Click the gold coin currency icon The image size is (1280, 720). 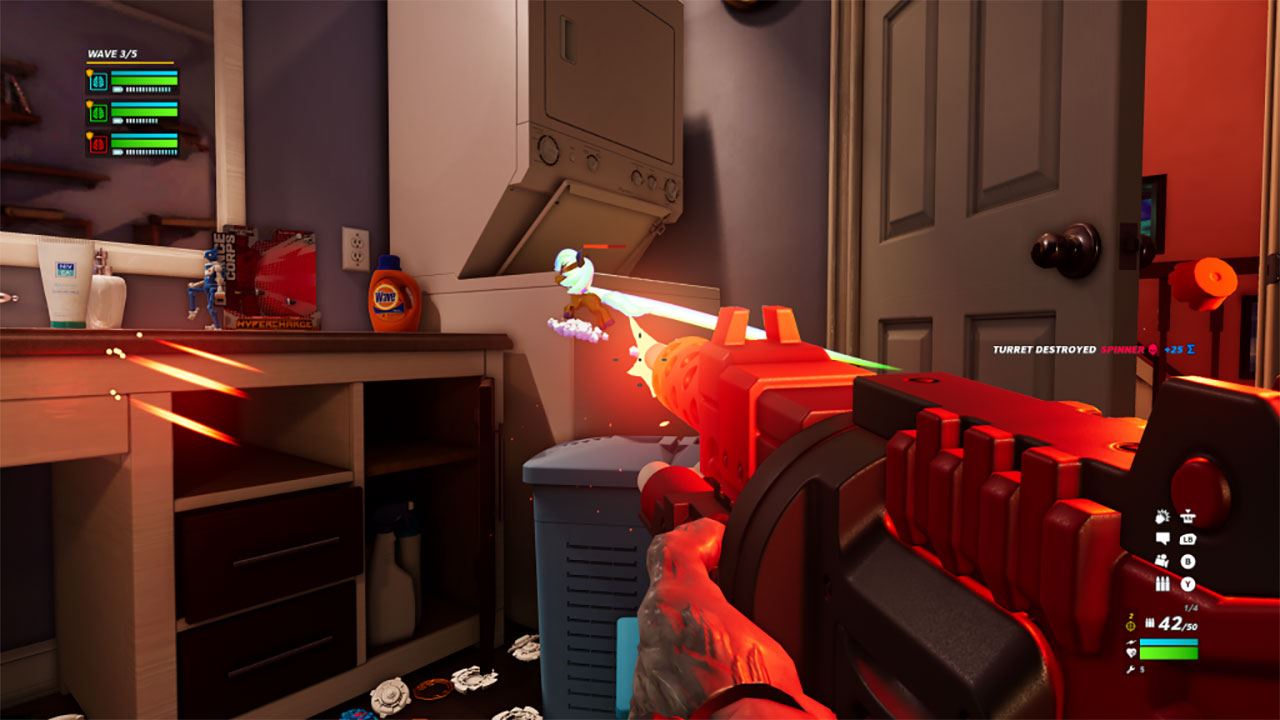point(1131,626)
